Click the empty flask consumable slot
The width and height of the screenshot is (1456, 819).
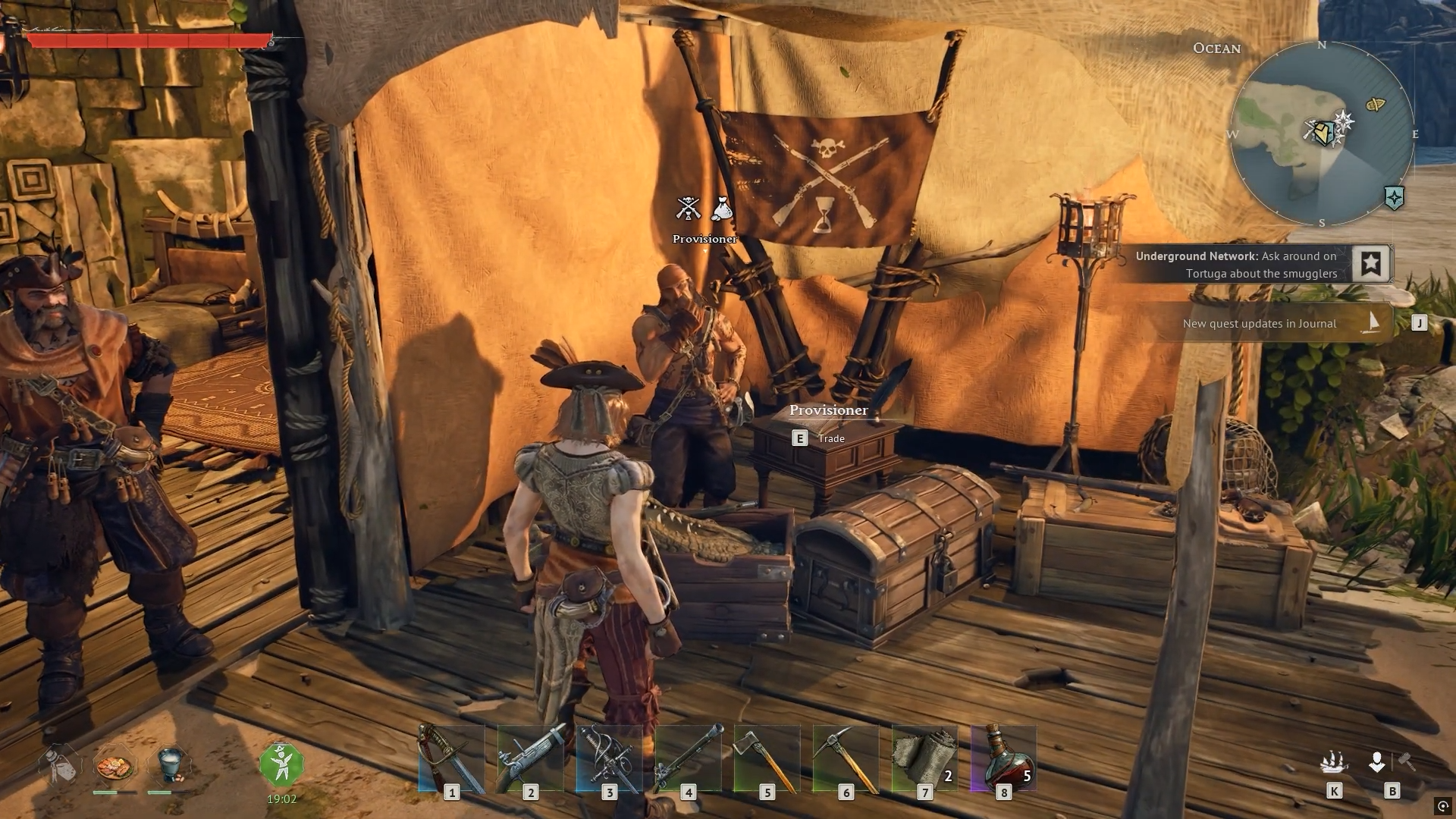tap(59, 764)
